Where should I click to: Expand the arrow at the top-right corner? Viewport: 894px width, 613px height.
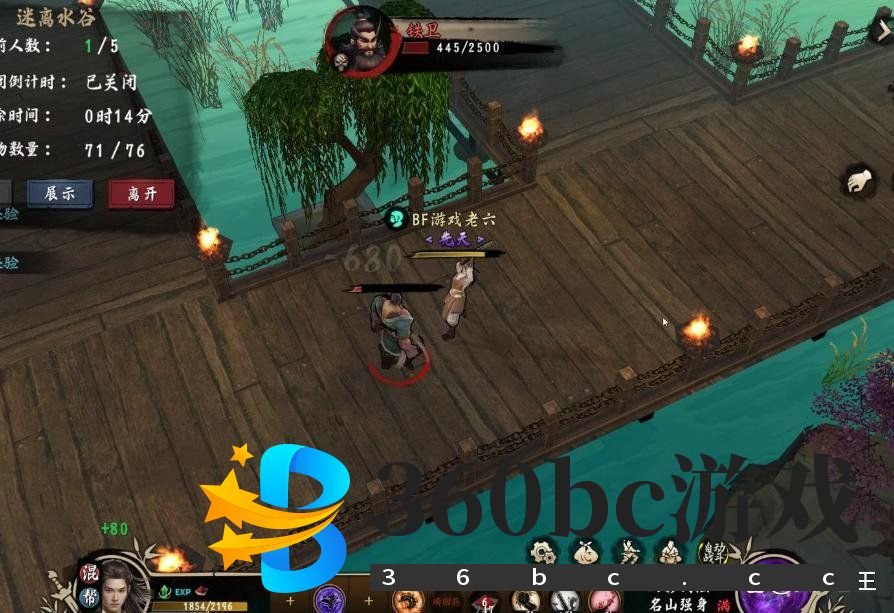coord(882,30)
